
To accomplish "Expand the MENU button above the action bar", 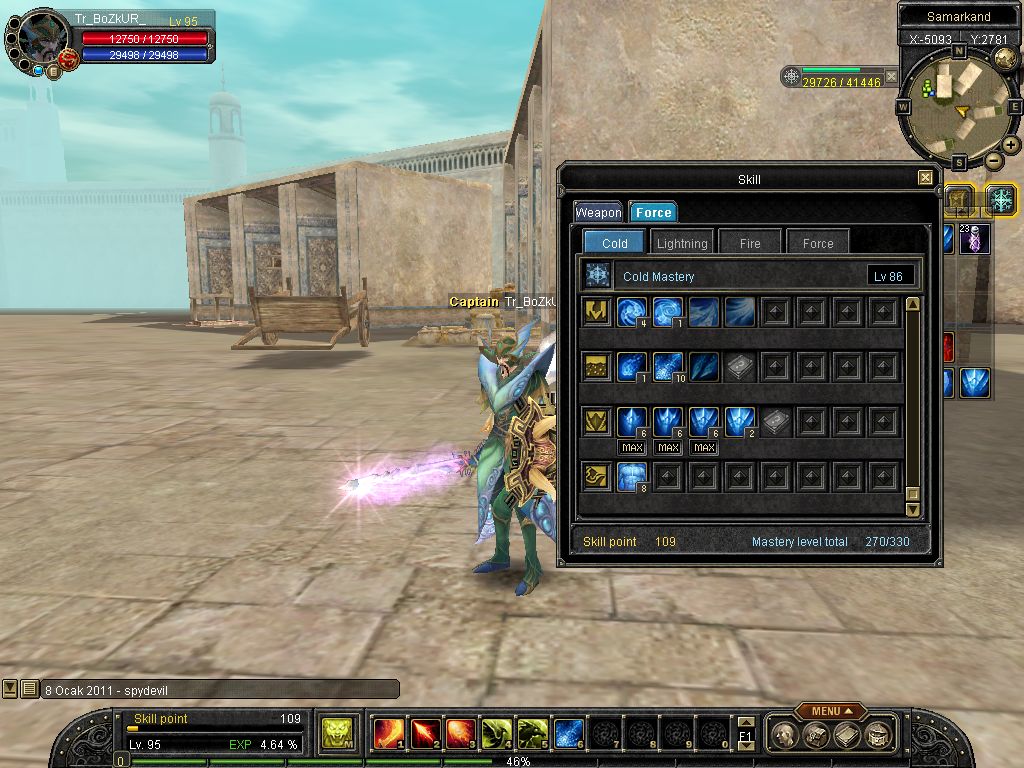I will (830, 711).
